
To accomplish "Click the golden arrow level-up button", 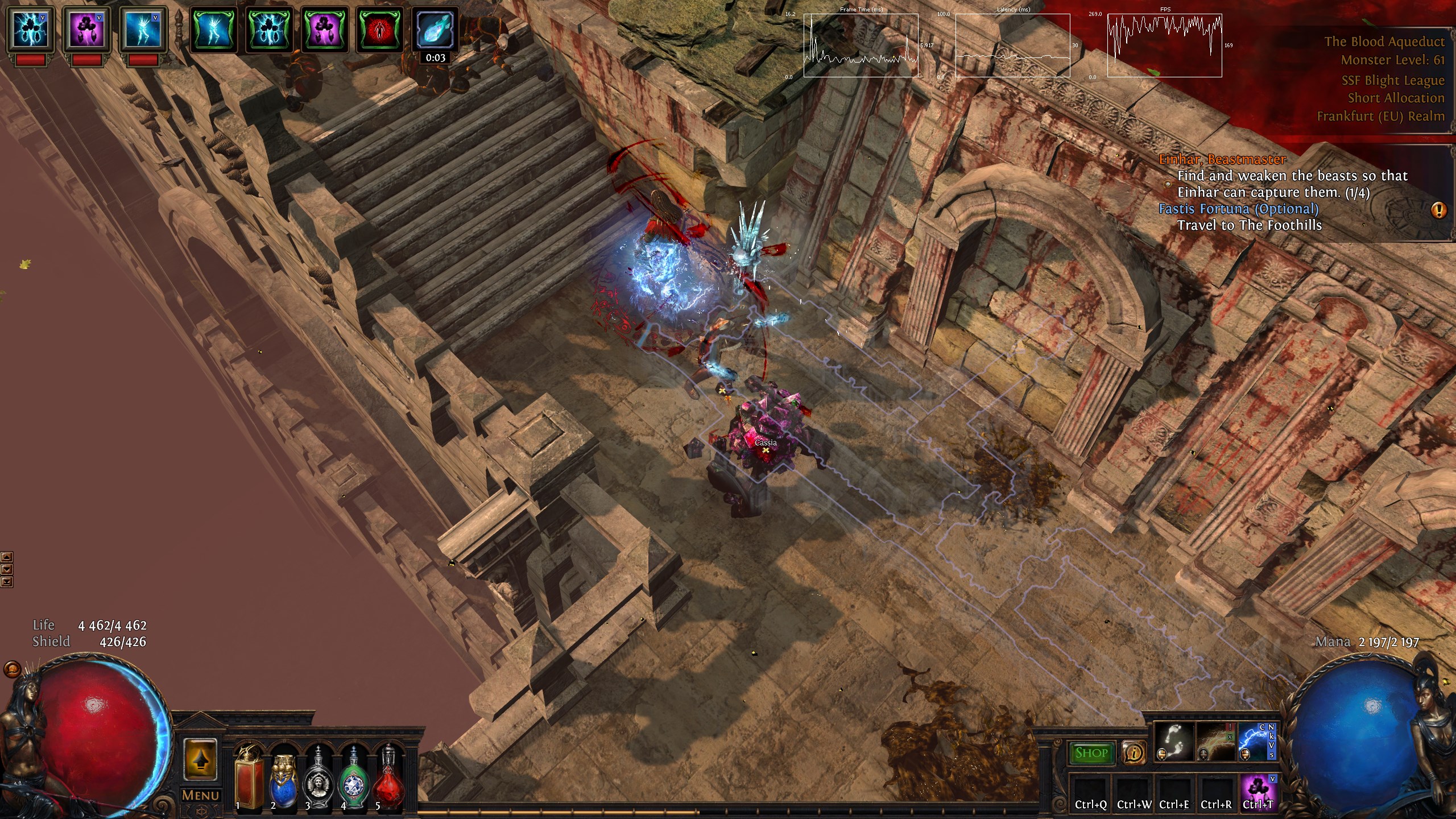I will coord(200,759).
